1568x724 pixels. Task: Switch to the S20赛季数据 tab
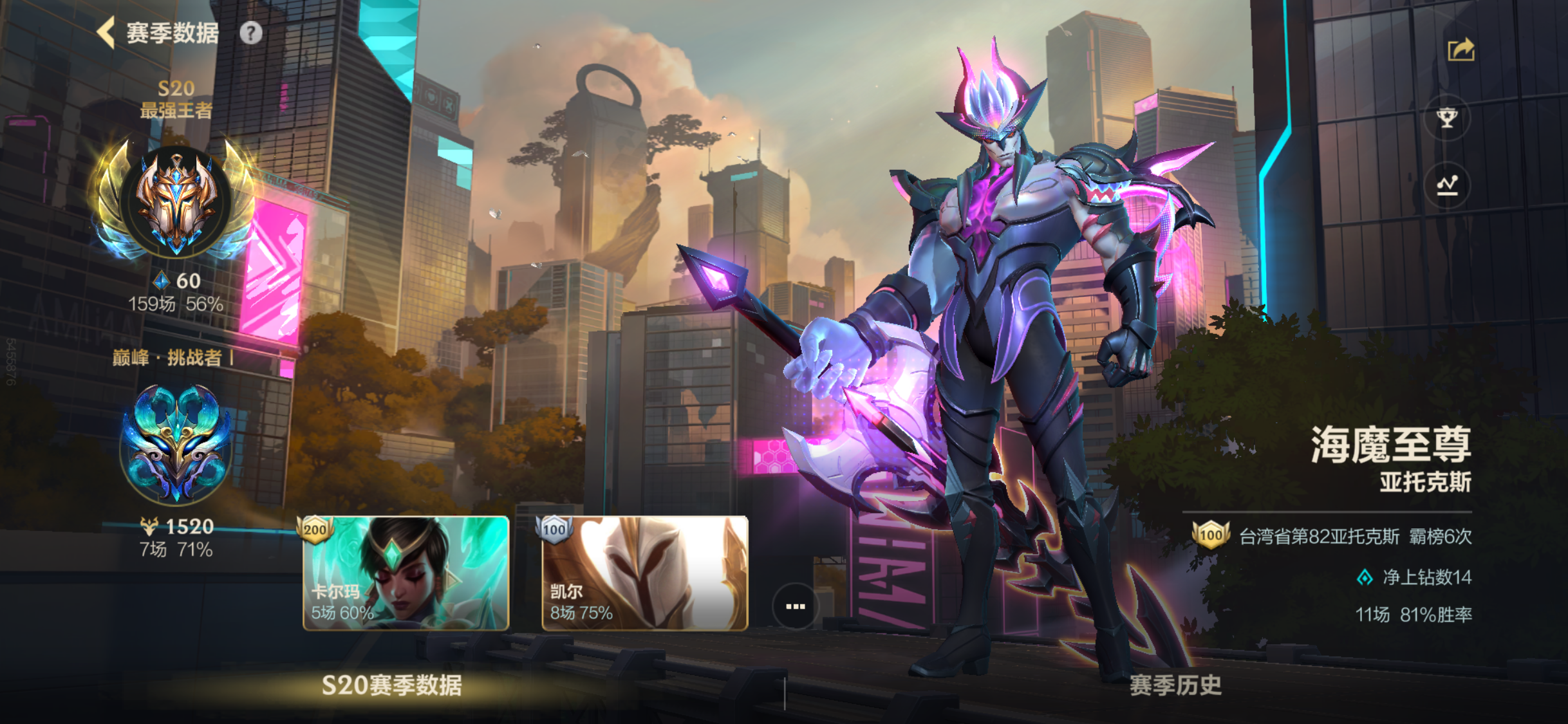click(391, 685)
